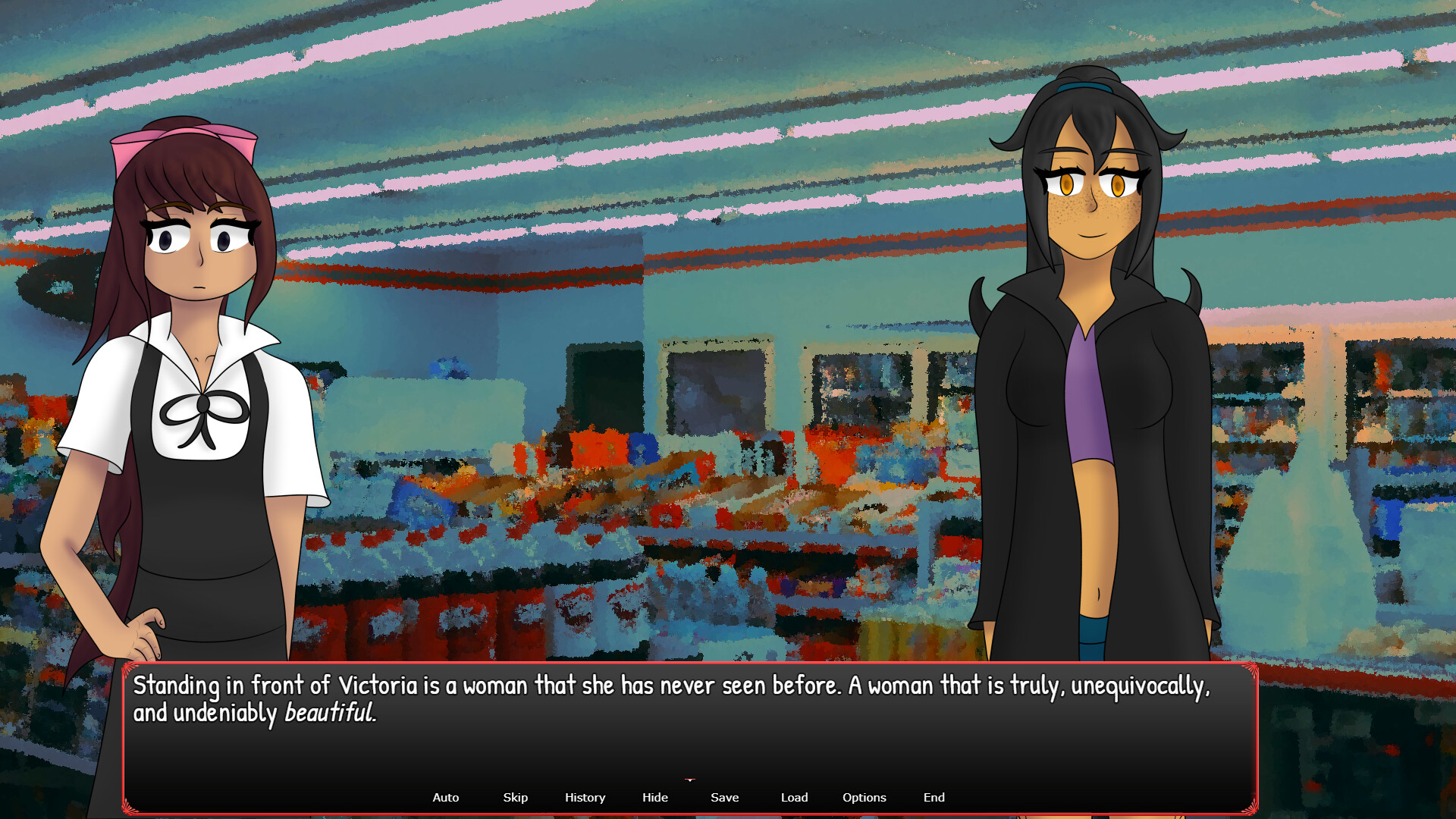Viewport: 1456px width, 819px height.
Task: Enable Auto text advance
Action: point(445,797)
